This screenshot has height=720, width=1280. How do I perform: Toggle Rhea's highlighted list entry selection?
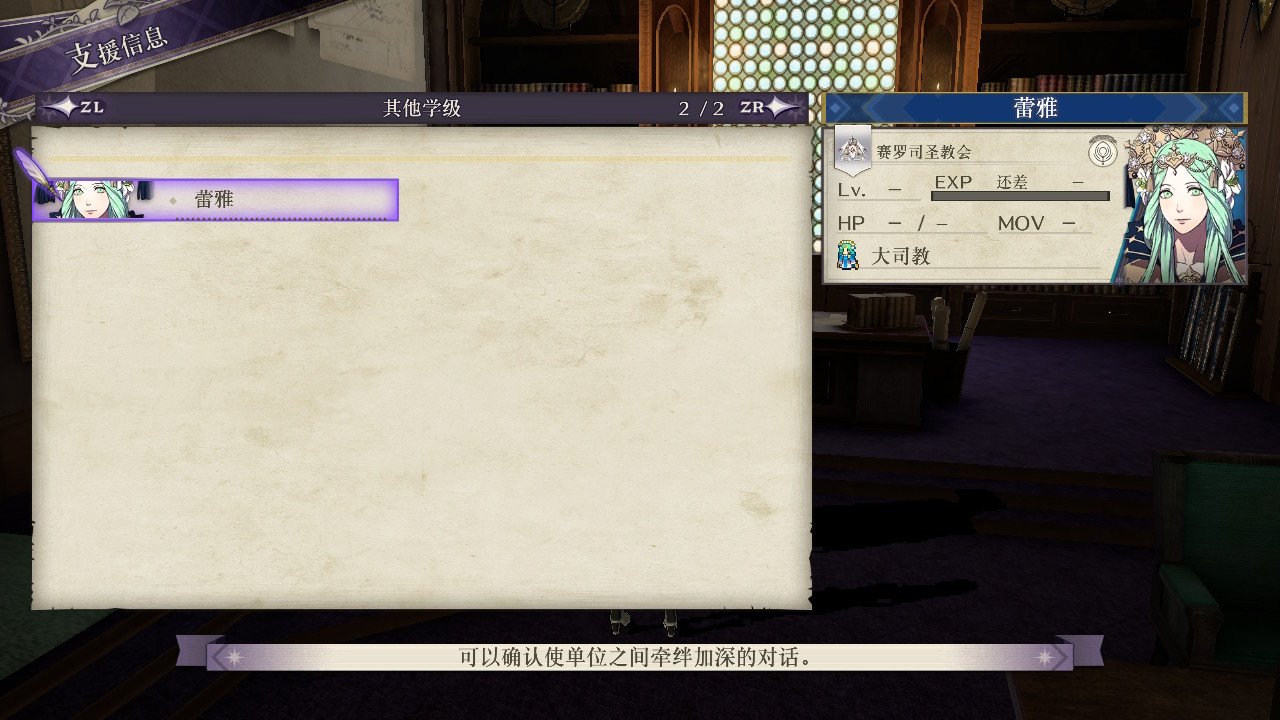pos(216,198)
